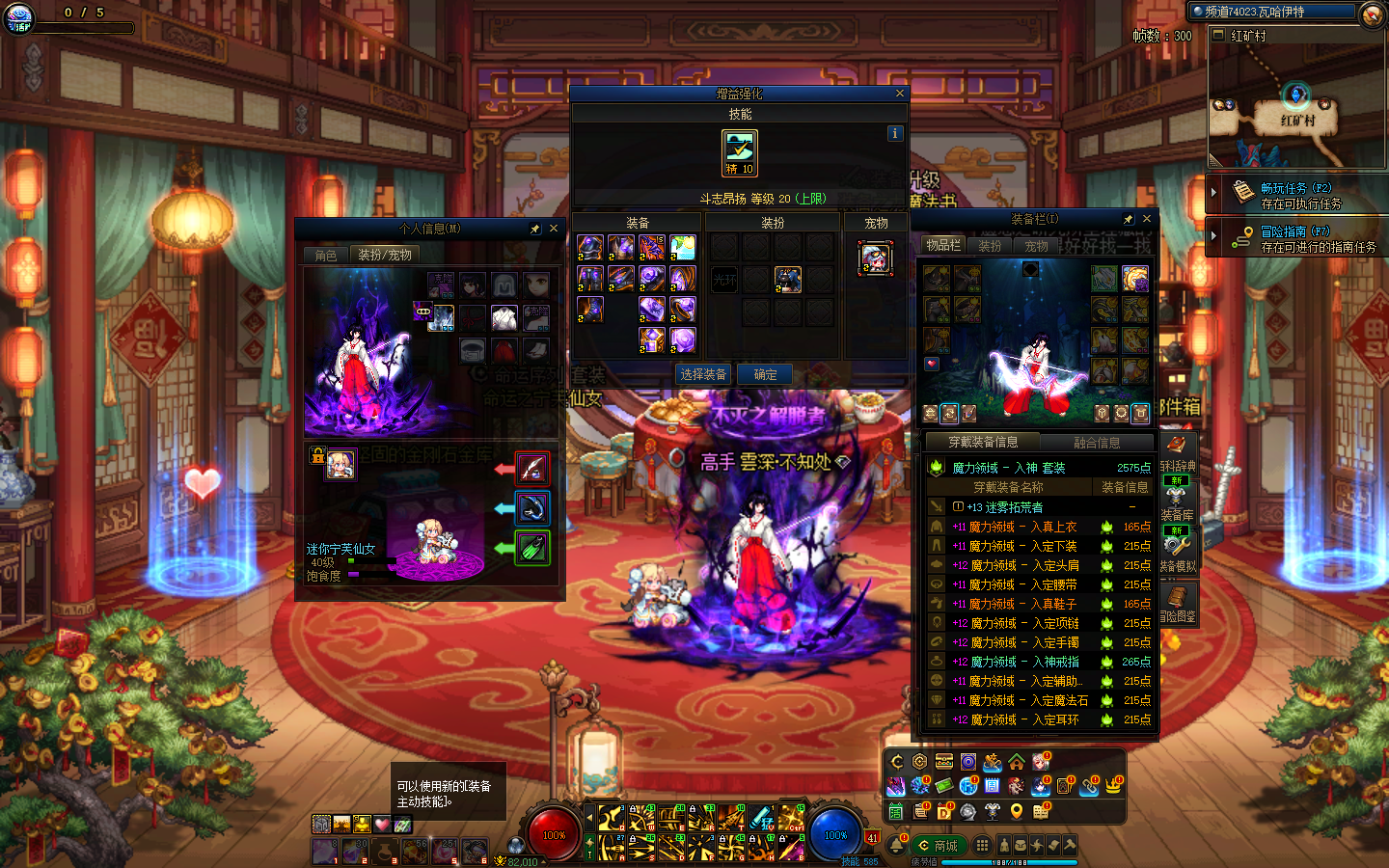1389x868 pixels.
Task: Select the 斗志昂扬 skill icon
Action: point(740,152)
